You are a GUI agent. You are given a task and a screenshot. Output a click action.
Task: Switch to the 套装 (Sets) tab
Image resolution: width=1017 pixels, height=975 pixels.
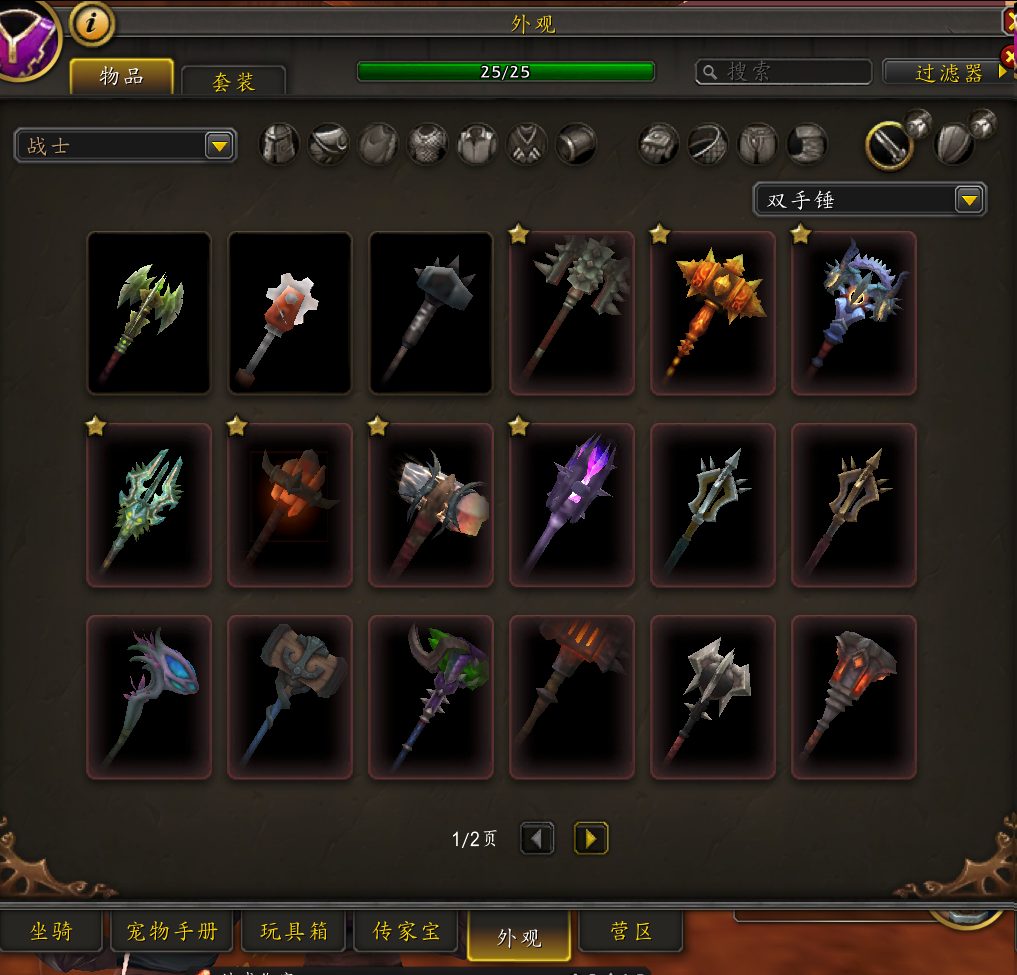pos(234,81)
